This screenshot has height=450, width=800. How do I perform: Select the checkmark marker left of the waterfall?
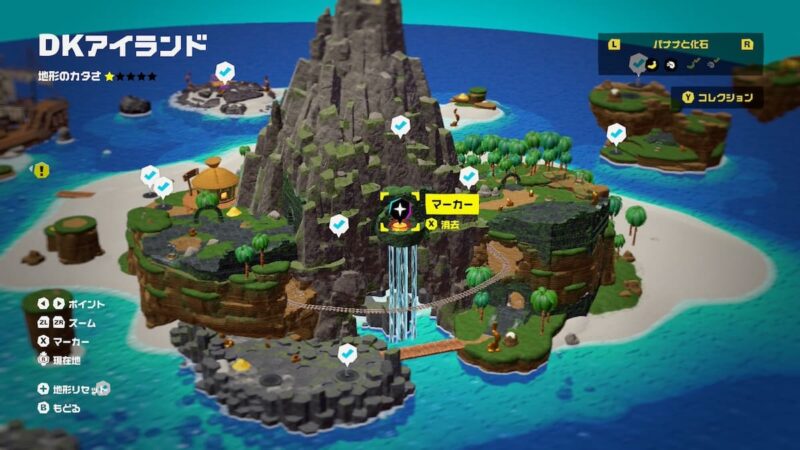[339, 224]
